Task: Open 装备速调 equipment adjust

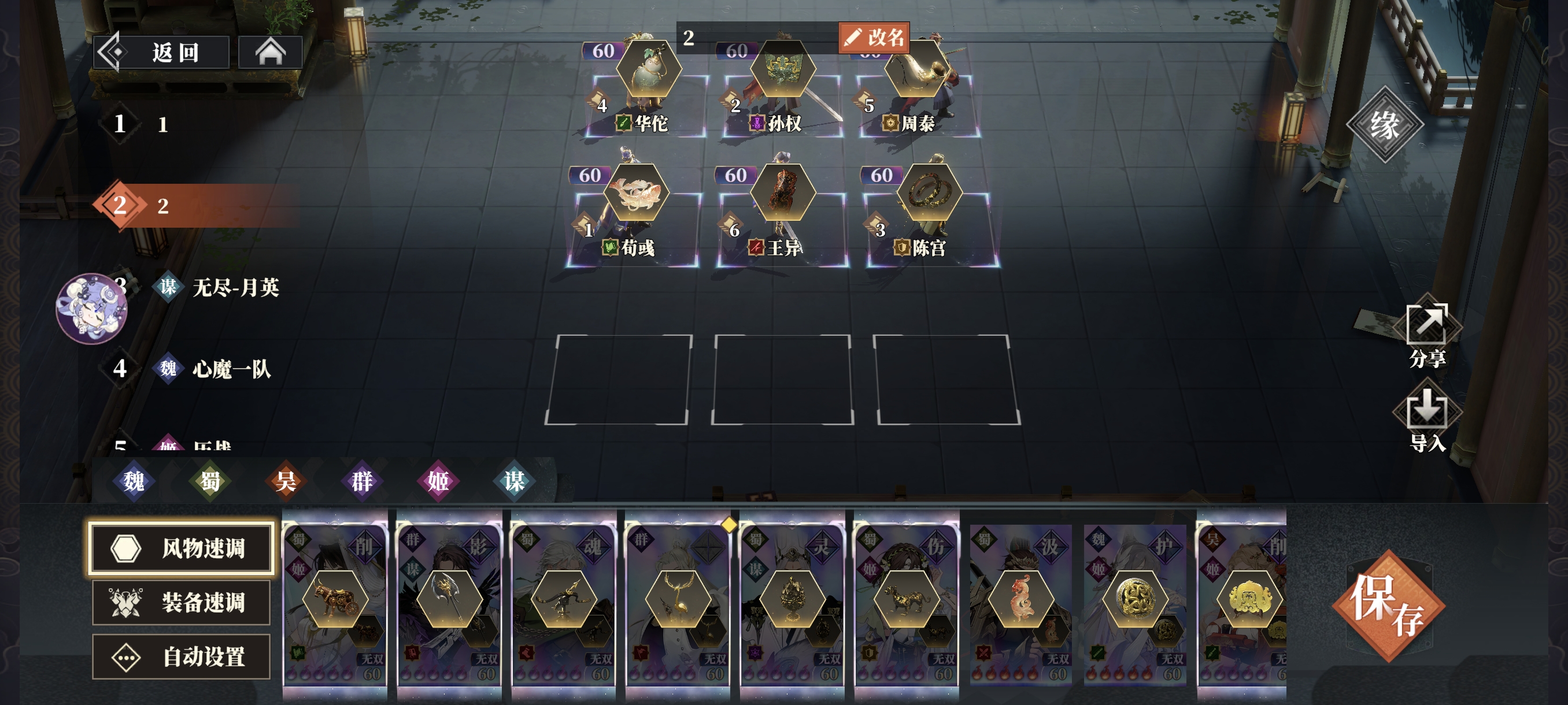Action: (181, 602)
